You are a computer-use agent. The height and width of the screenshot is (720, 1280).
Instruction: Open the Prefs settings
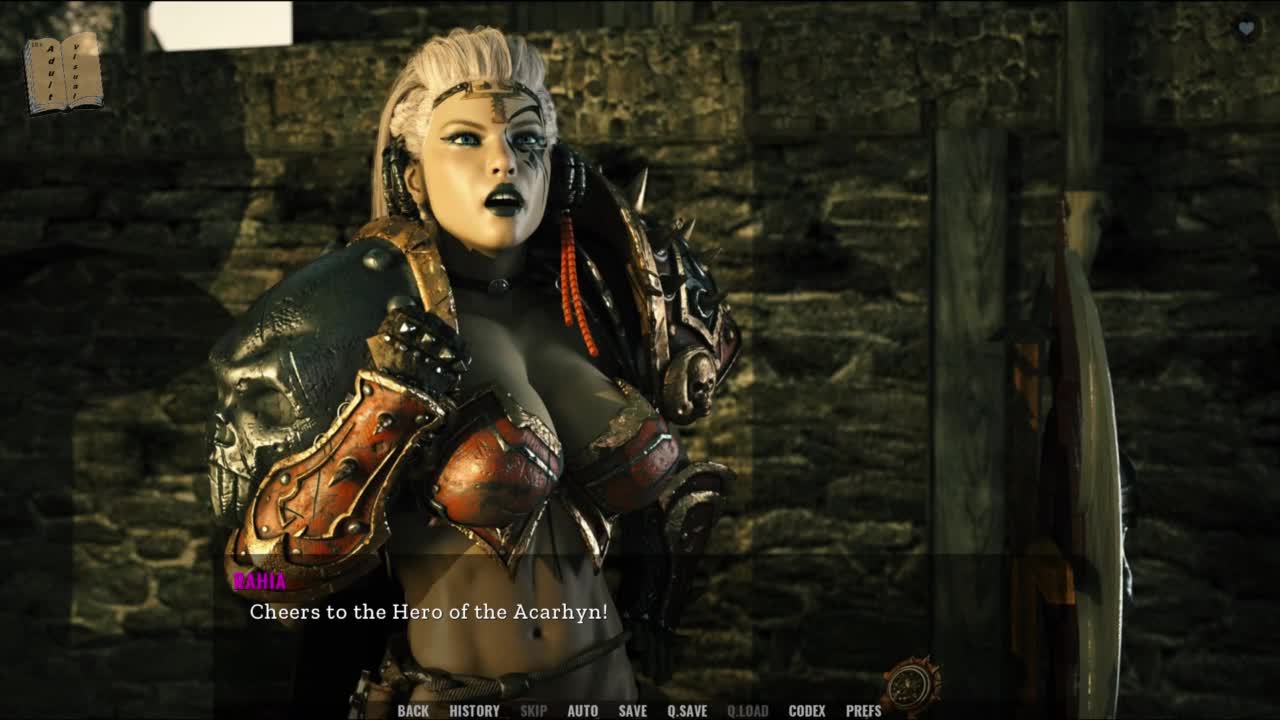[863, 711]
